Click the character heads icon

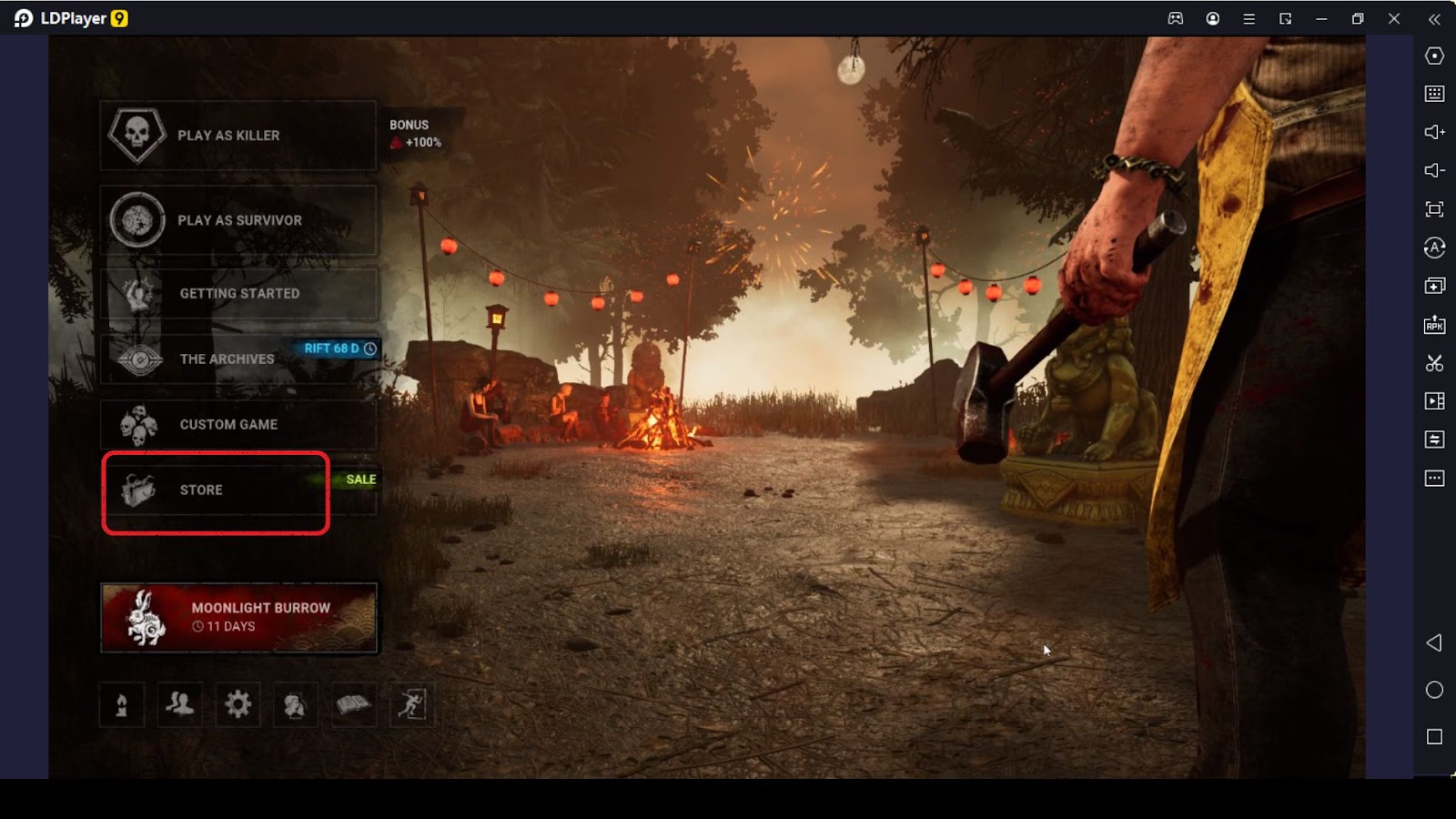(295, 704)
